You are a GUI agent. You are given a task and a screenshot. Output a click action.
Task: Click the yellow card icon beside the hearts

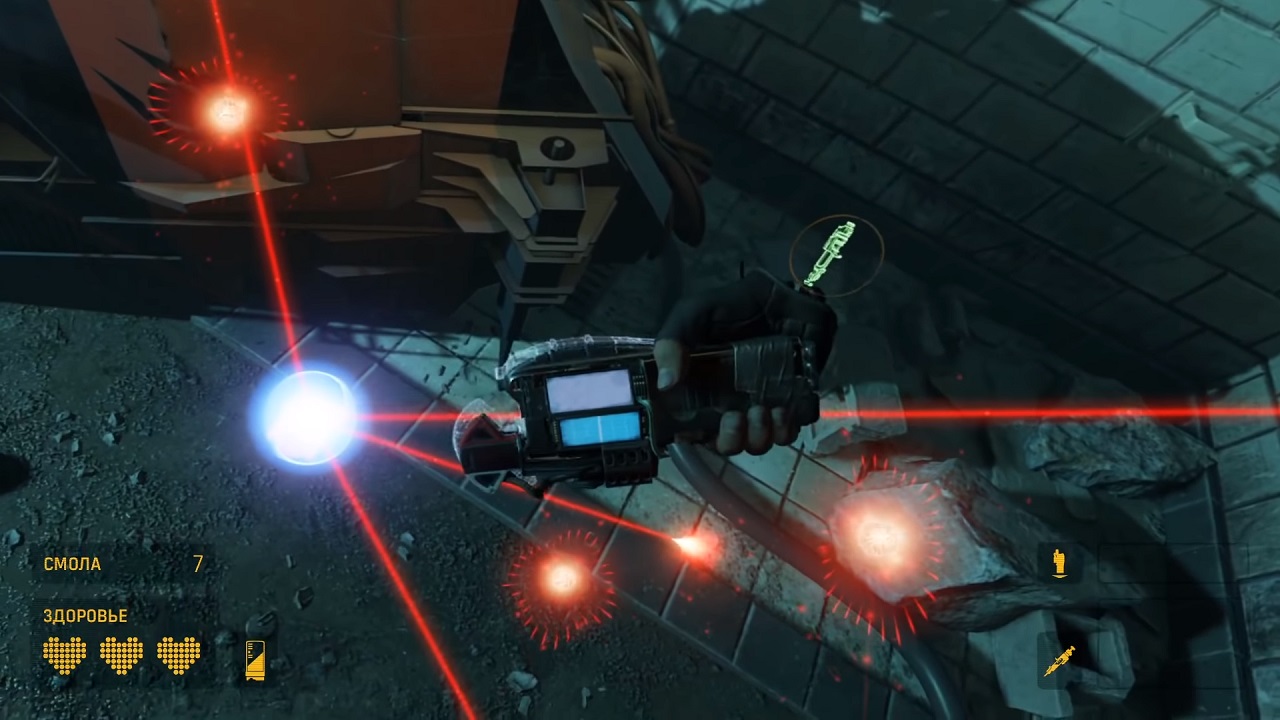coord(255,659)
